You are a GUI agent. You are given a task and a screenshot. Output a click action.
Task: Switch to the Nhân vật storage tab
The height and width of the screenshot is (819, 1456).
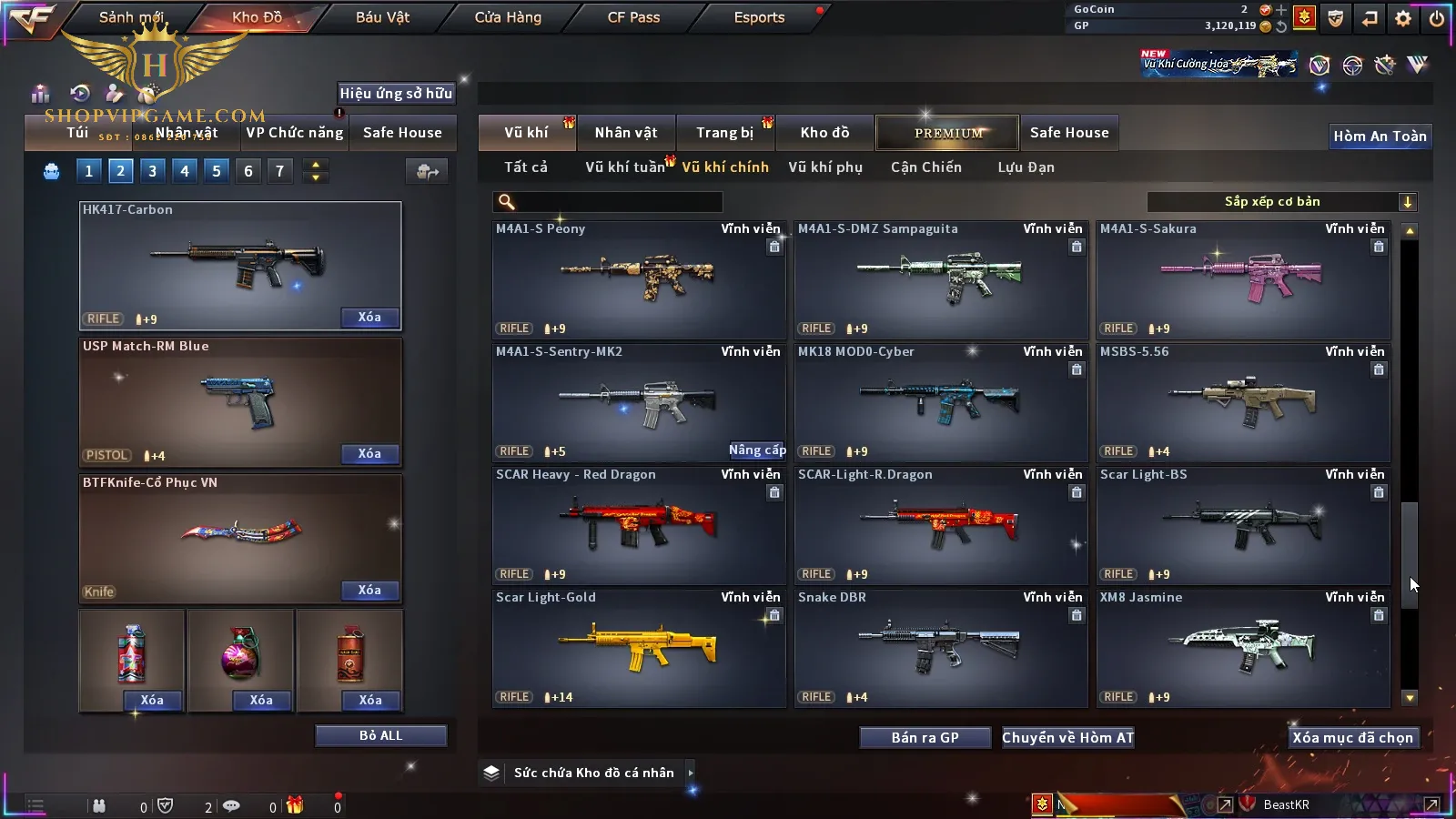point(626,133)
